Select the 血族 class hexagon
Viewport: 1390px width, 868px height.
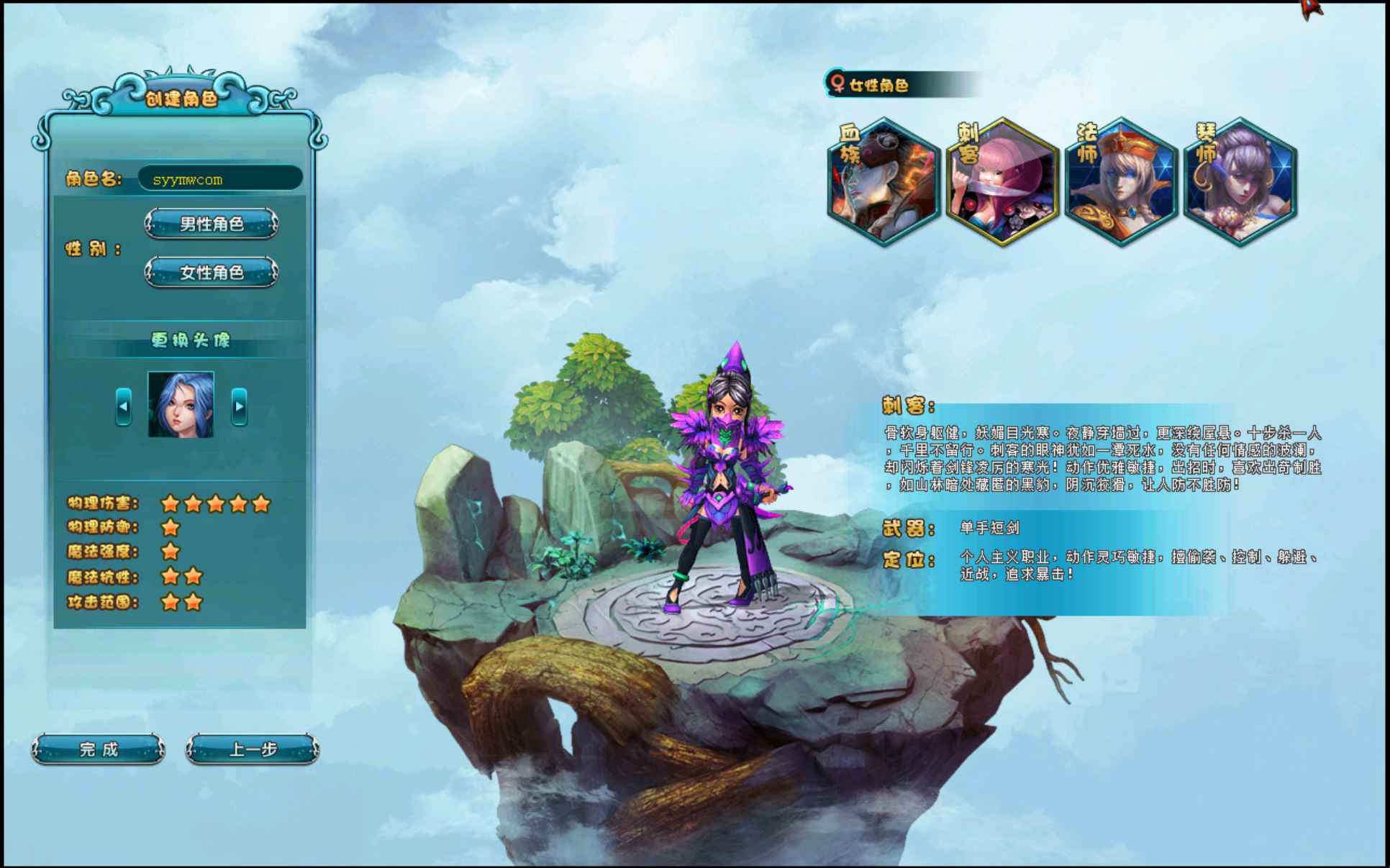point(884,183)
